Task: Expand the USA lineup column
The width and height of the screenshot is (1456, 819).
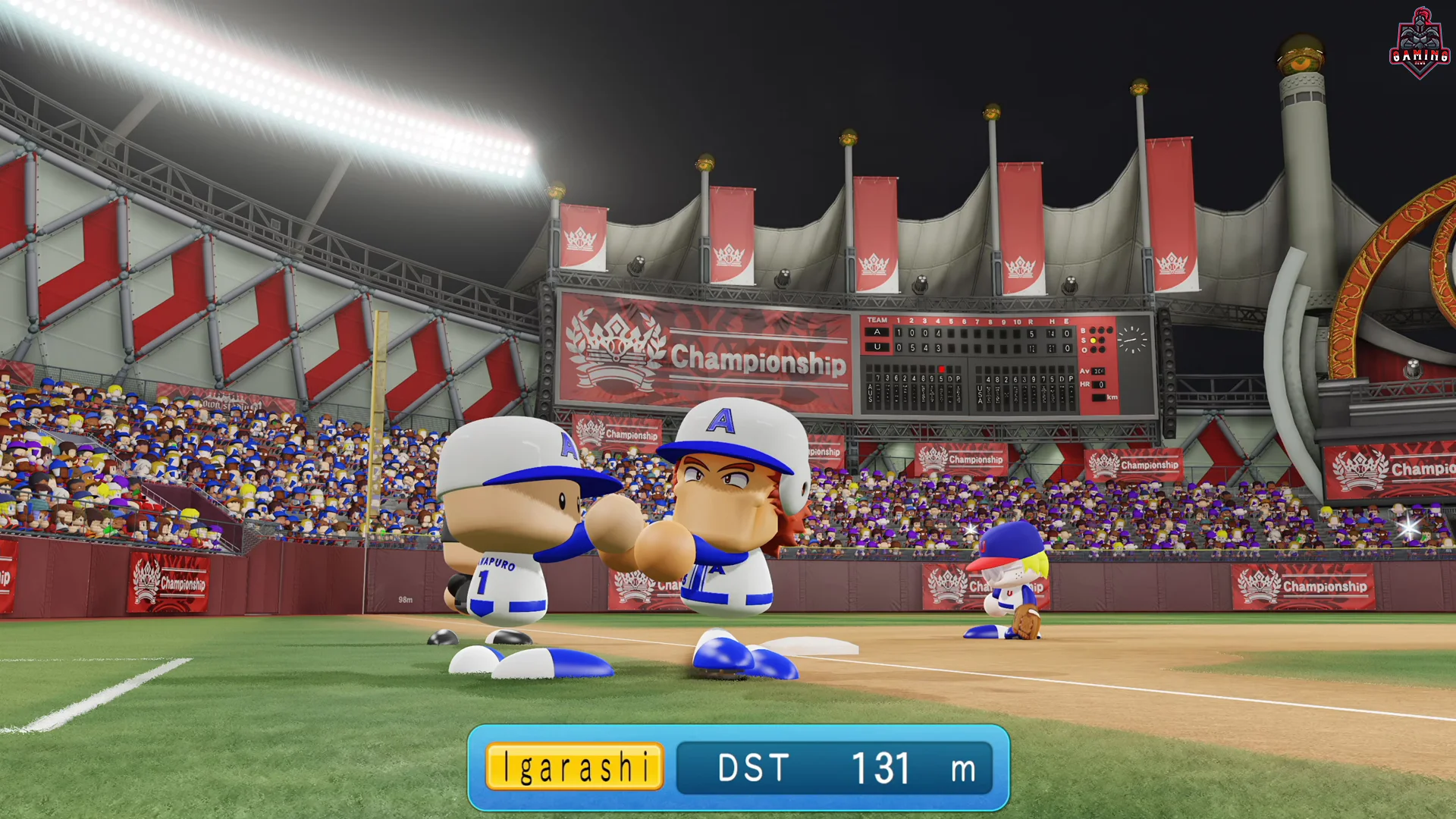Action: pyautogui.click(x=979, y=394)
